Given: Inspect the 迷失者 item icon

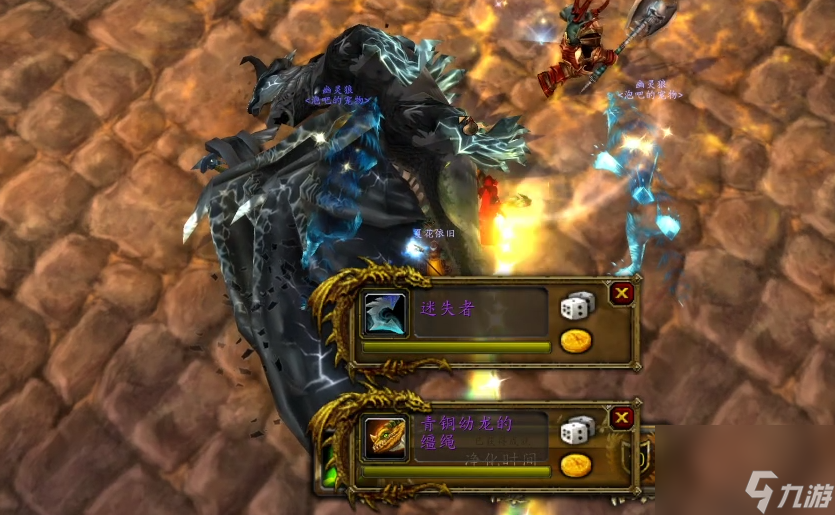Looking at the screenshot, I should (x=385, y=312).
